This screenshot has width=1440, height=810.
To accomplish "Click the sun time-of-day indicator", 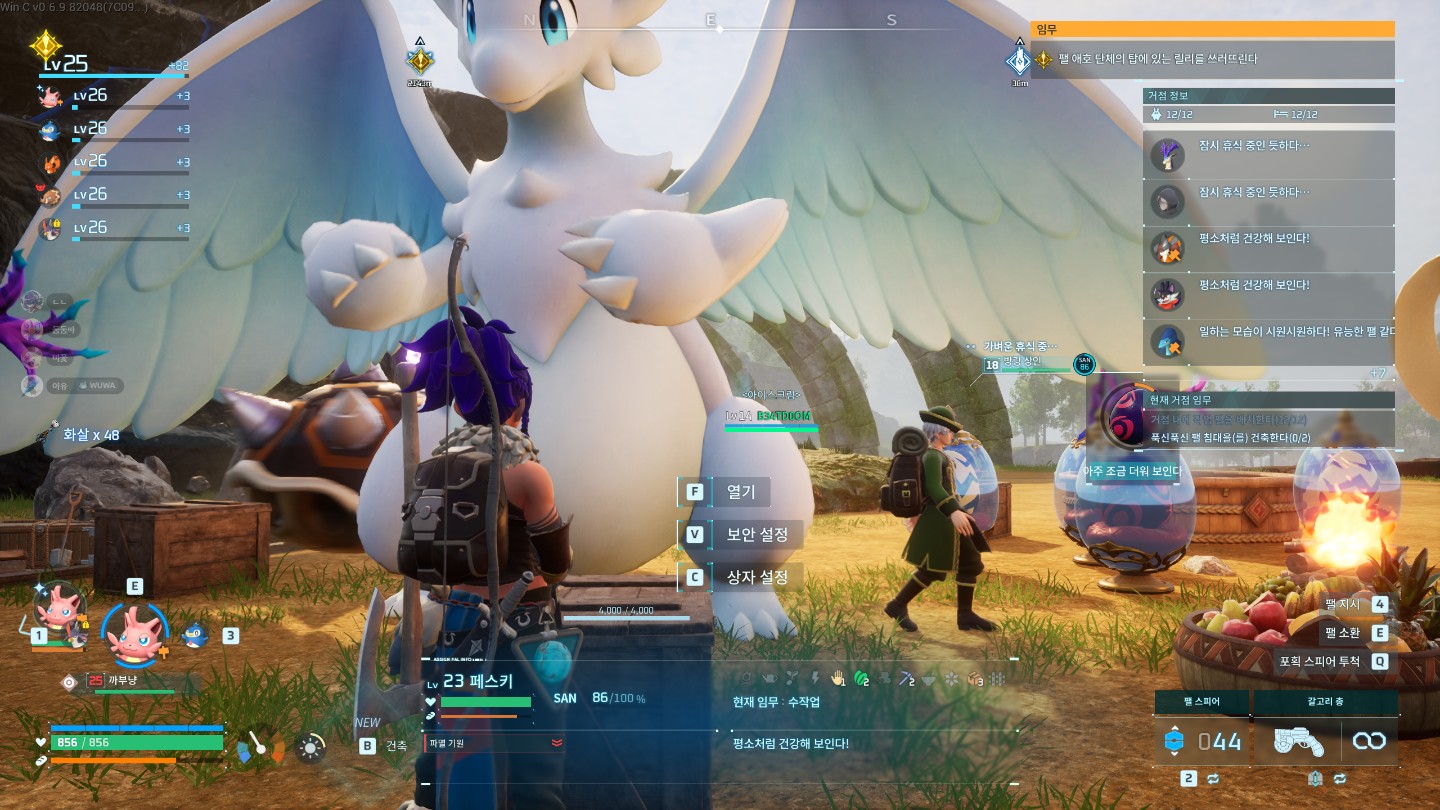I will click(312, 747).
